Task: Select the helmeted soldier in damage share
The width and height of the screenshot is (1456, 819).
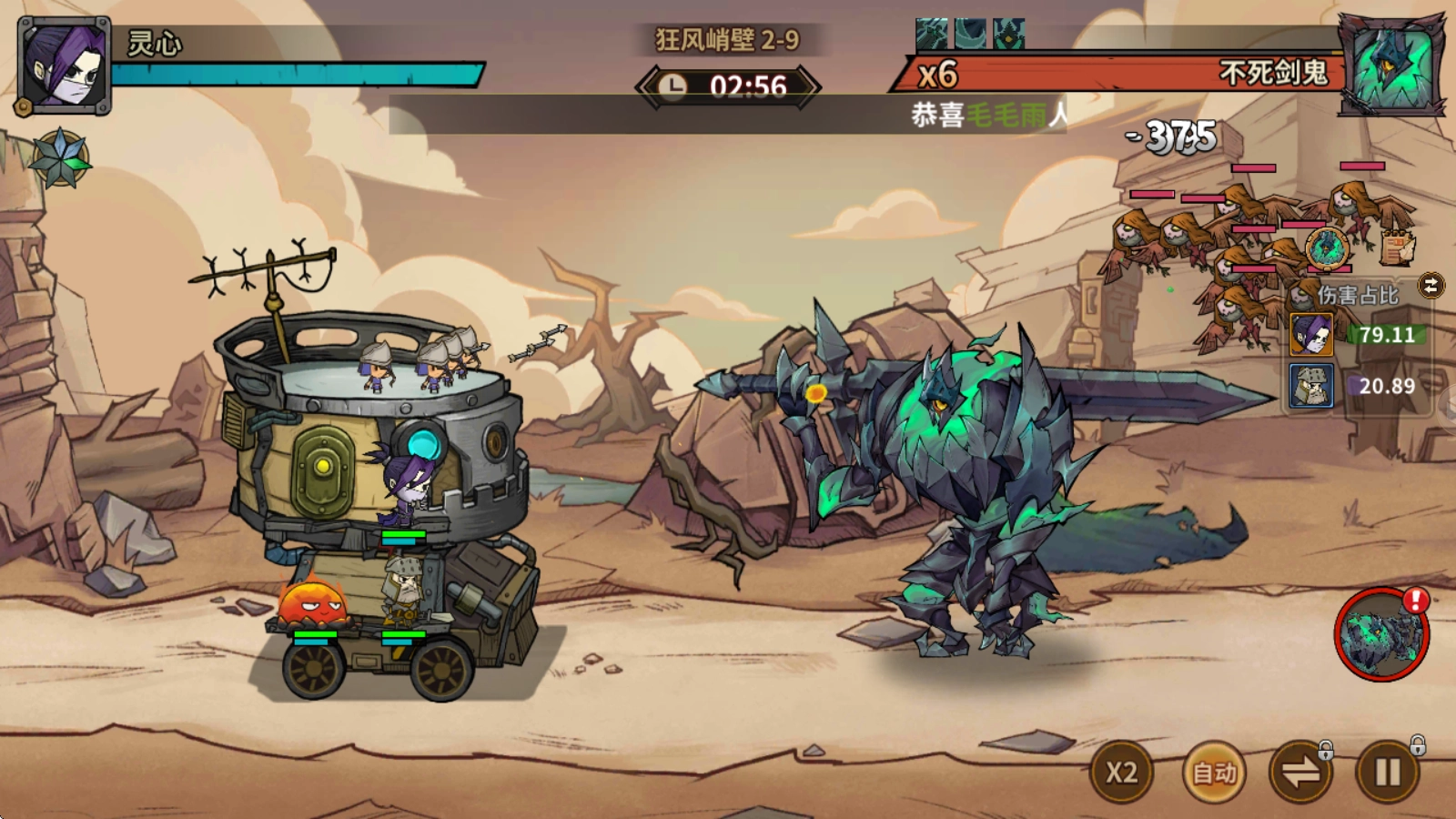Action: click(1311, 385)
